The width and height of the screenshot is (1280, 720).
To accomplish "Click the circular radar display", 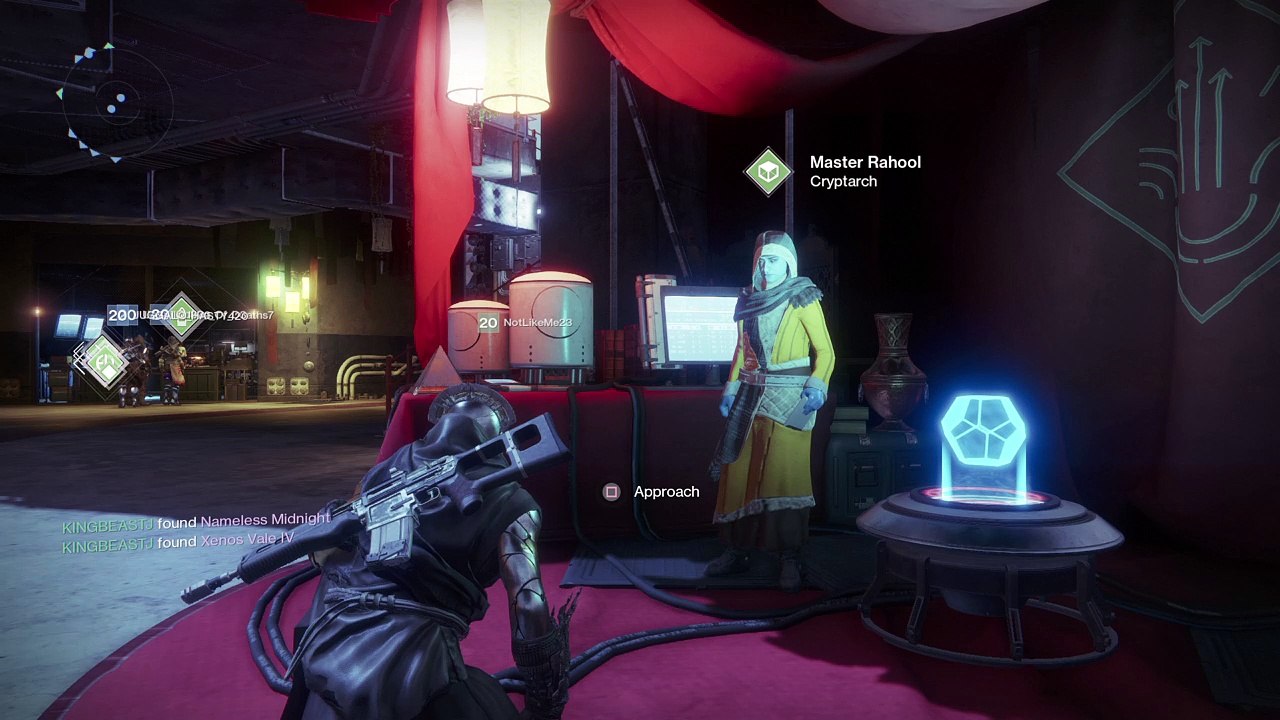I will (x=112, y=101).
